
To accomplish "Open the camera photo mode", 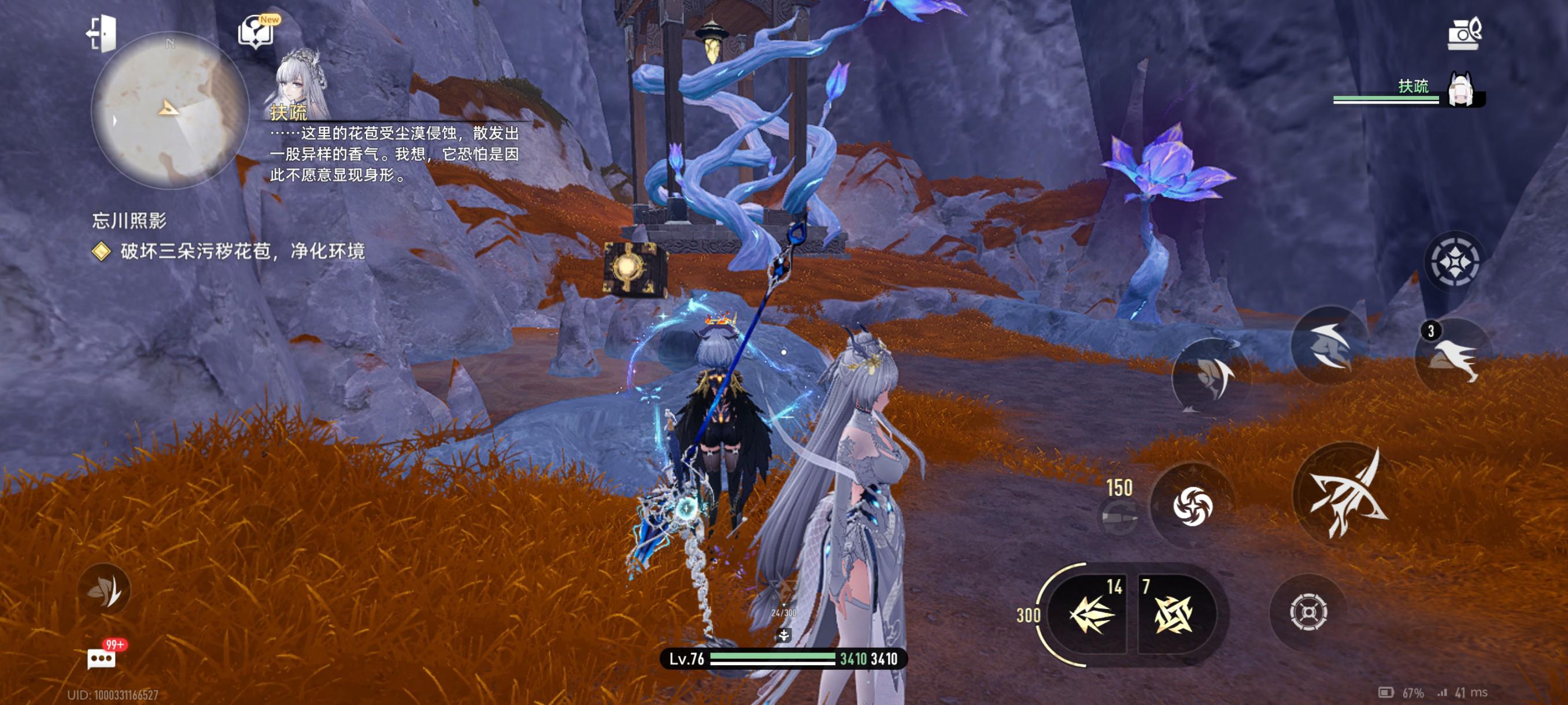I will [1463, 34].
